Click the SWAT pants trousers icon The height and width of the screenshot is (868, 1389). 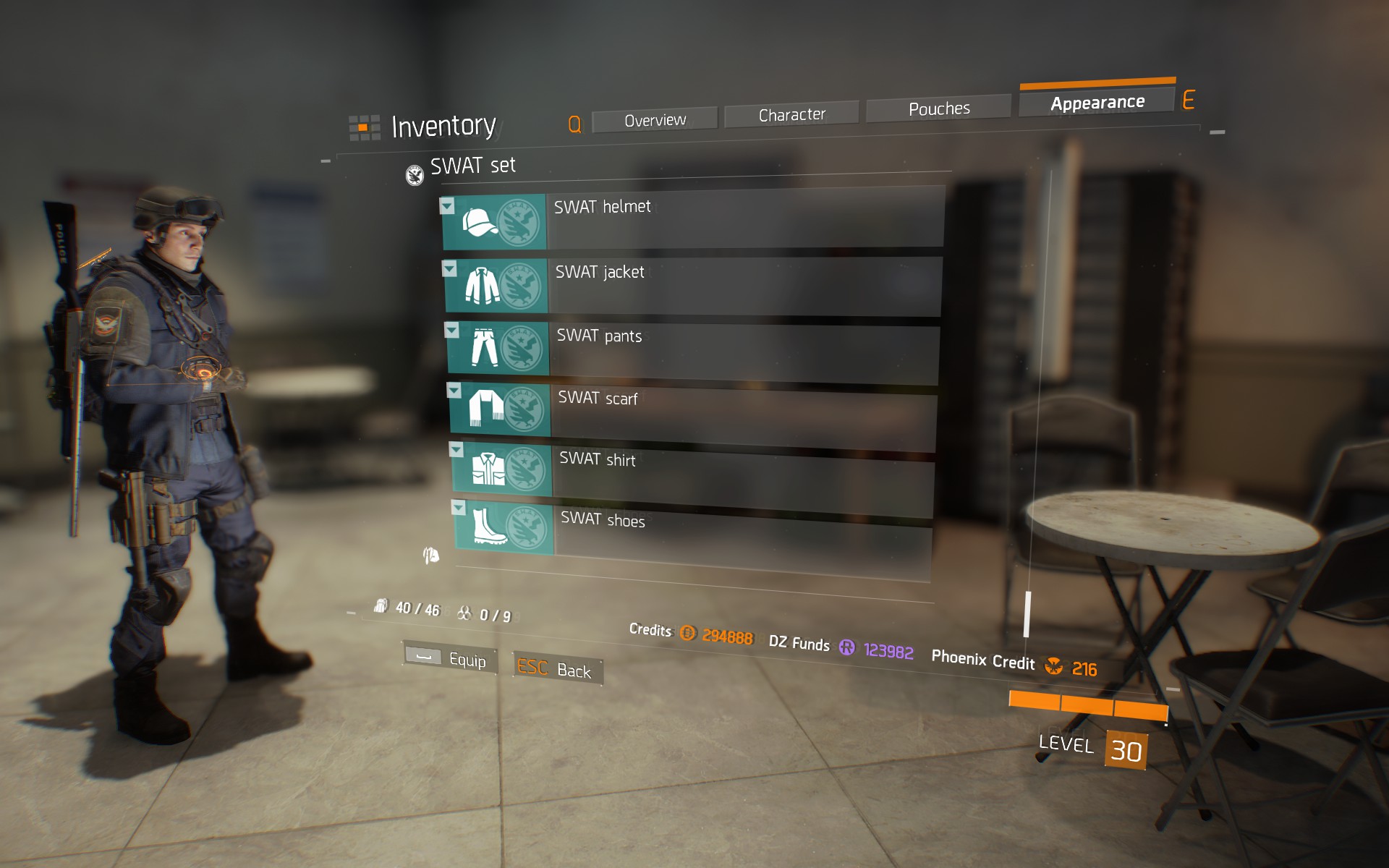485,348
